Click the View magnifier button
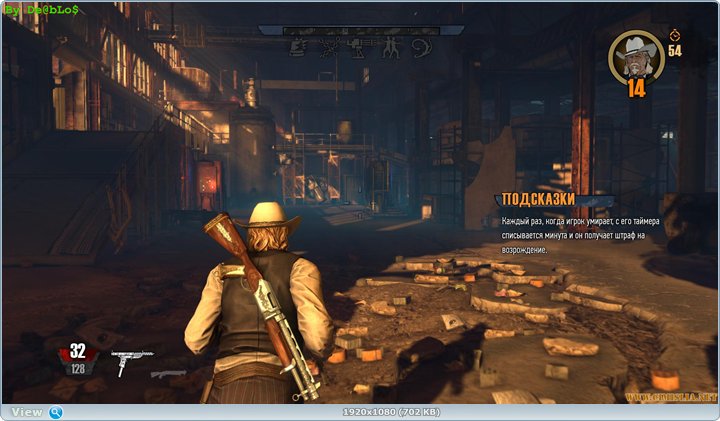The width and height of the screenshot is (720, 421). coord(56,412)
